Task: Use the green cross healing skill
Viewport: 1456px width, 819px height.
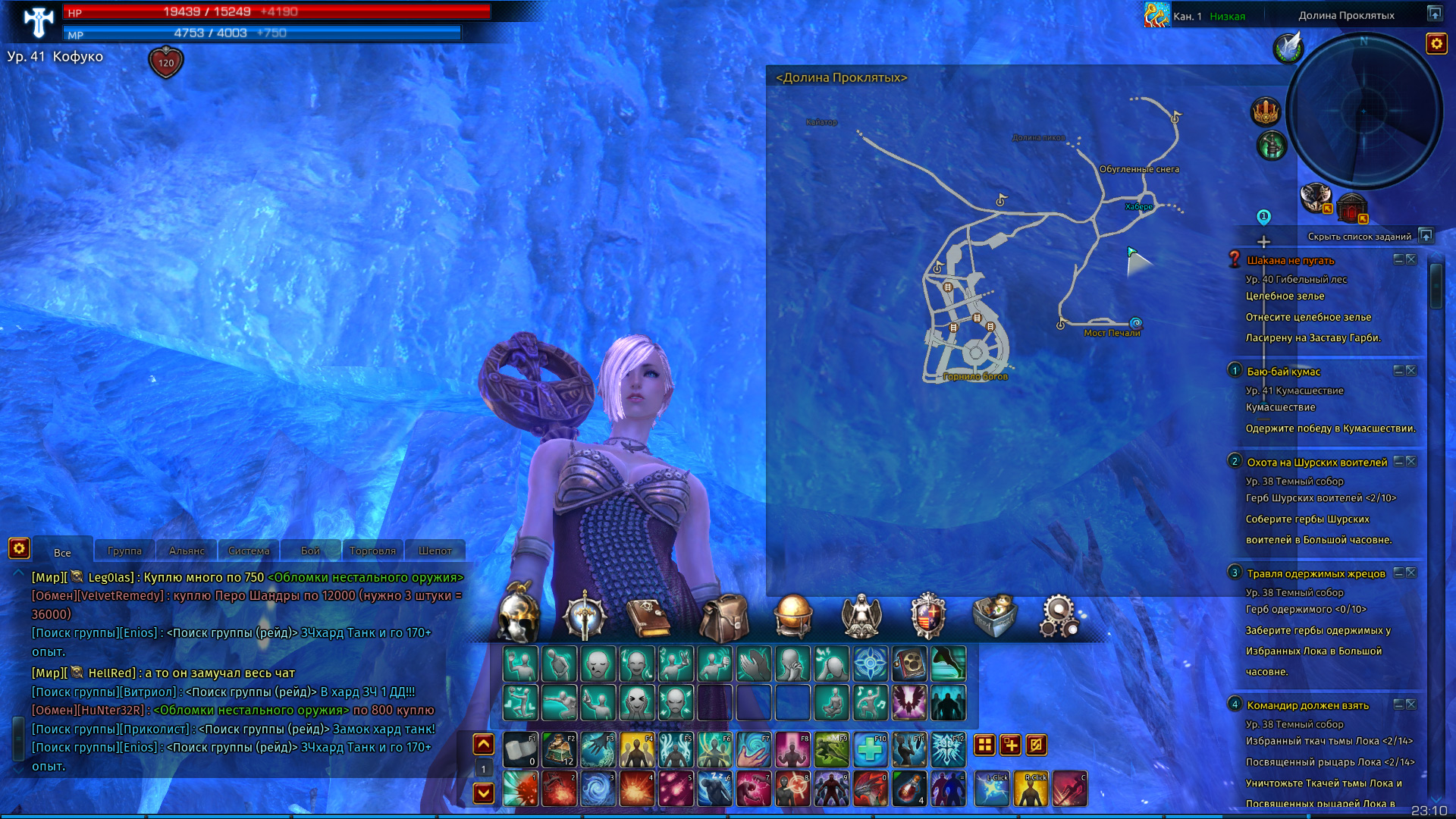Action: click(x=870, y=750)
